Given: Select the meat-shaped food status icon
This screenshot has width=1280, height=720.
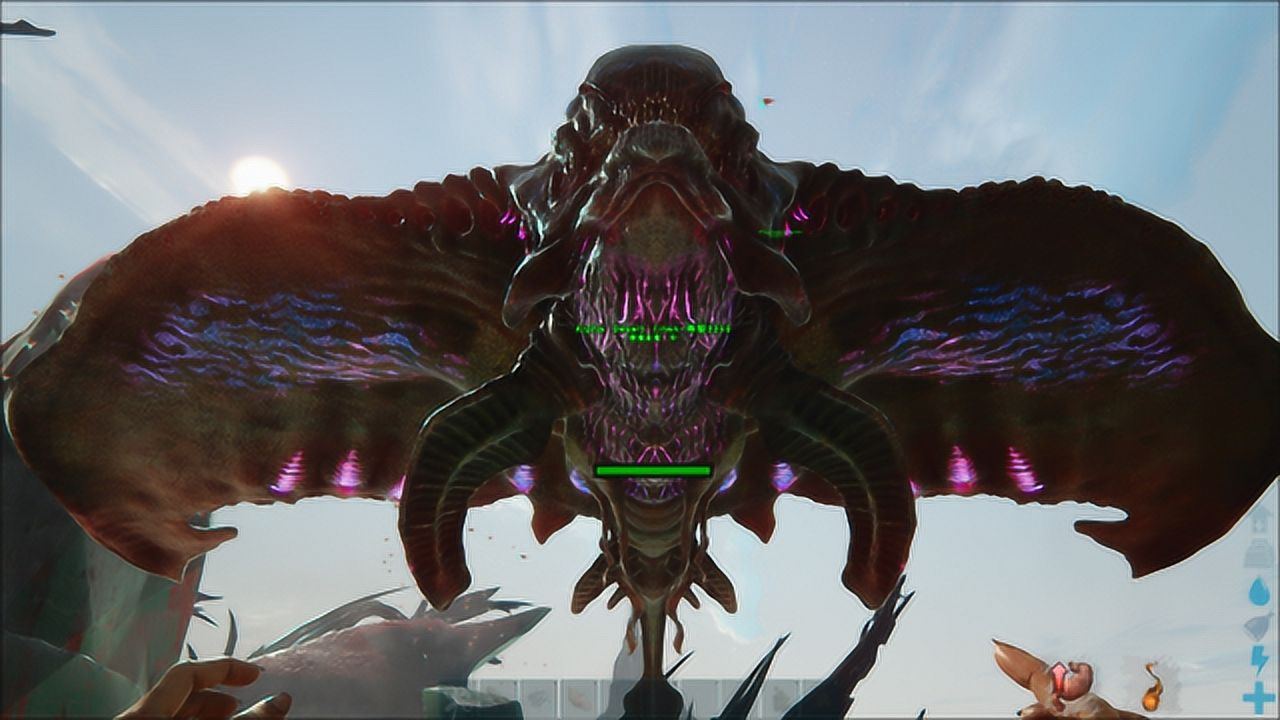Looking at the screenshot, I should [1258, 626].
